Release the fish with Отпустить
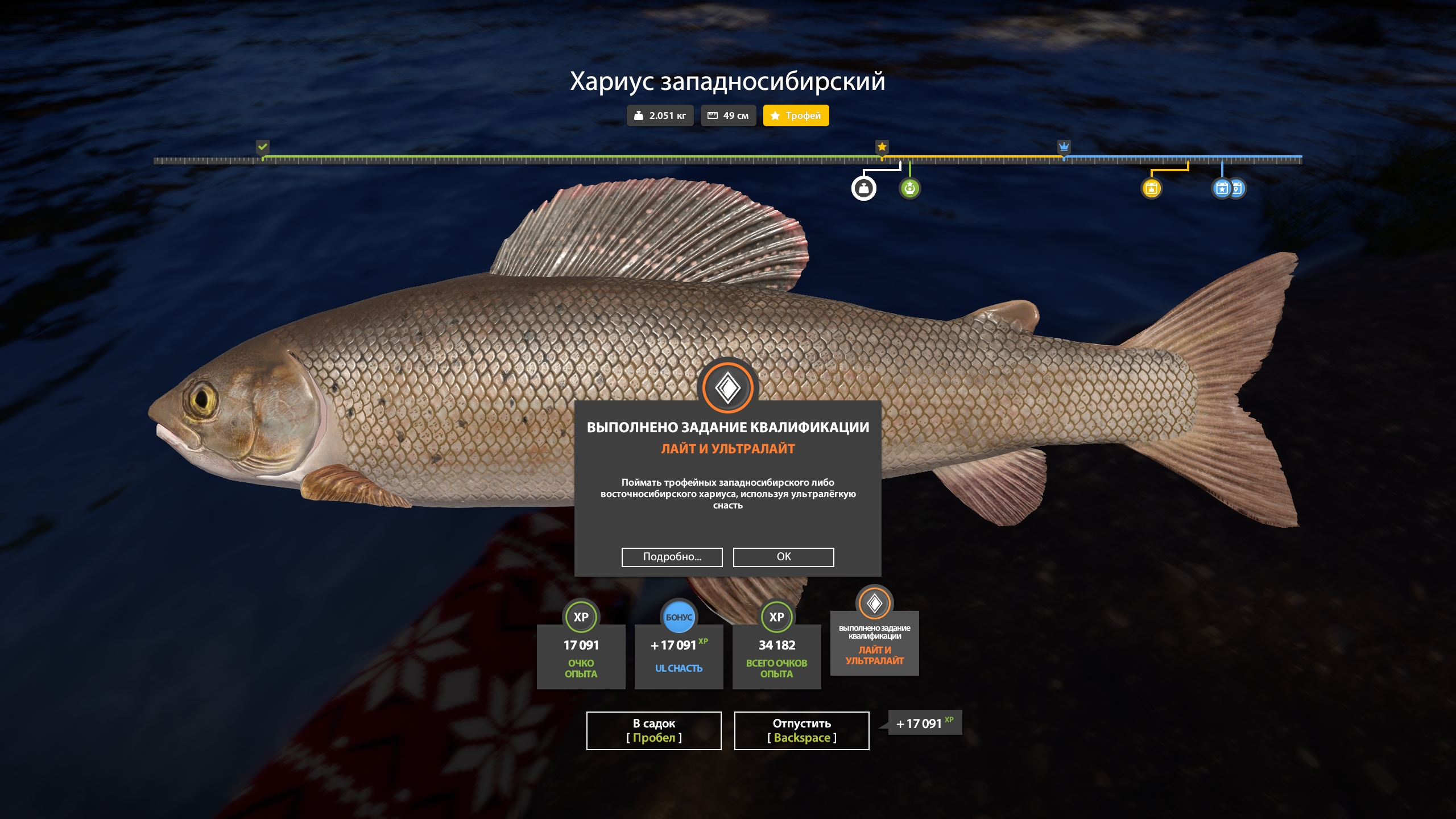1456x819 pixels. (x=801, y=730)
